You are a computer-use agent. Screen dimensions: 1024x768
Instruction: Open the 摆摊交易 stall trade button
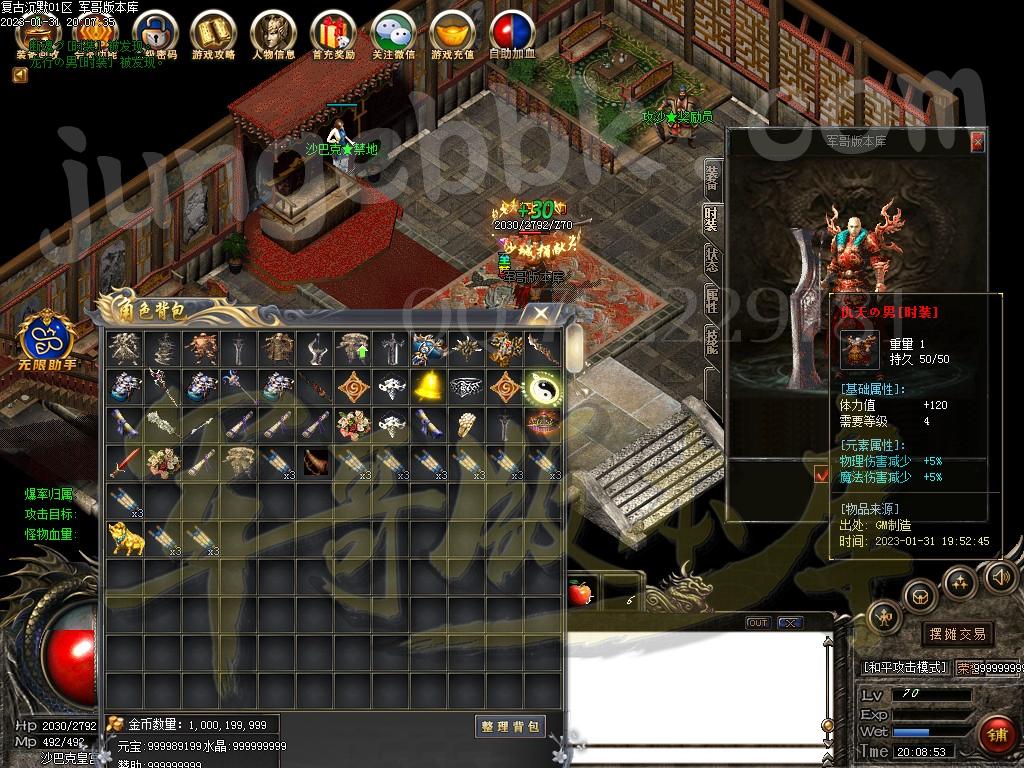[x=957, y=633]
